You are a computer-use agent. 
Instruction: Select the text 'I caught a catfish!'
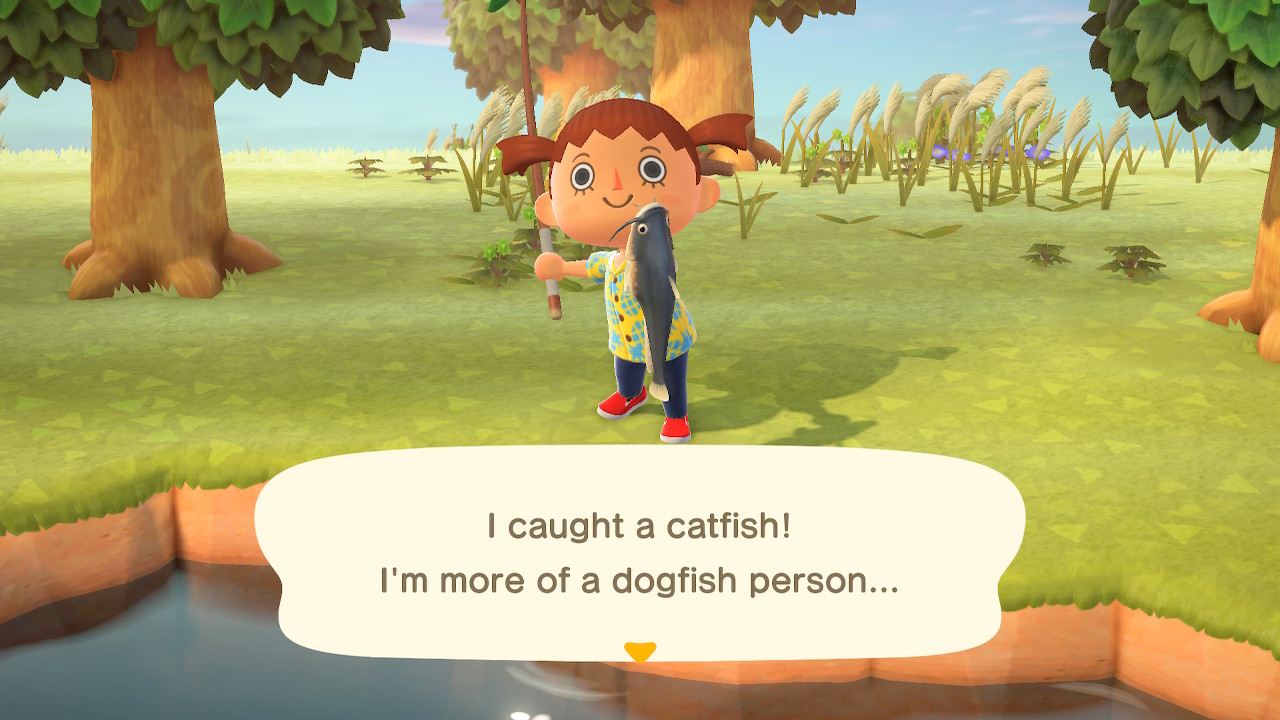[639, 525]
